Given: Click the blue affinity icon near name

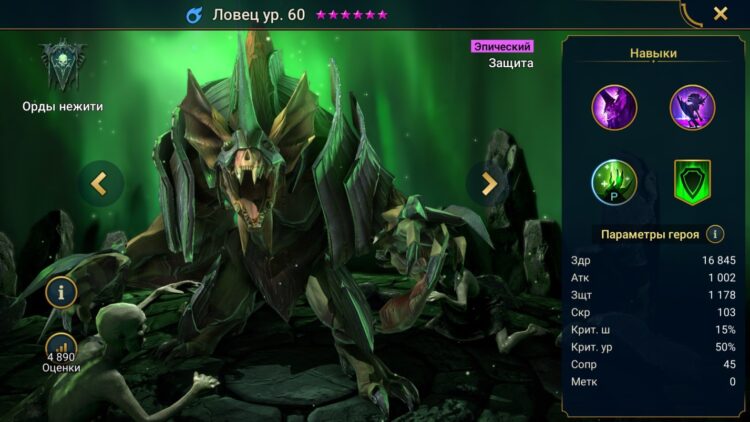Looking at the screenshot, I should (194, 15).
